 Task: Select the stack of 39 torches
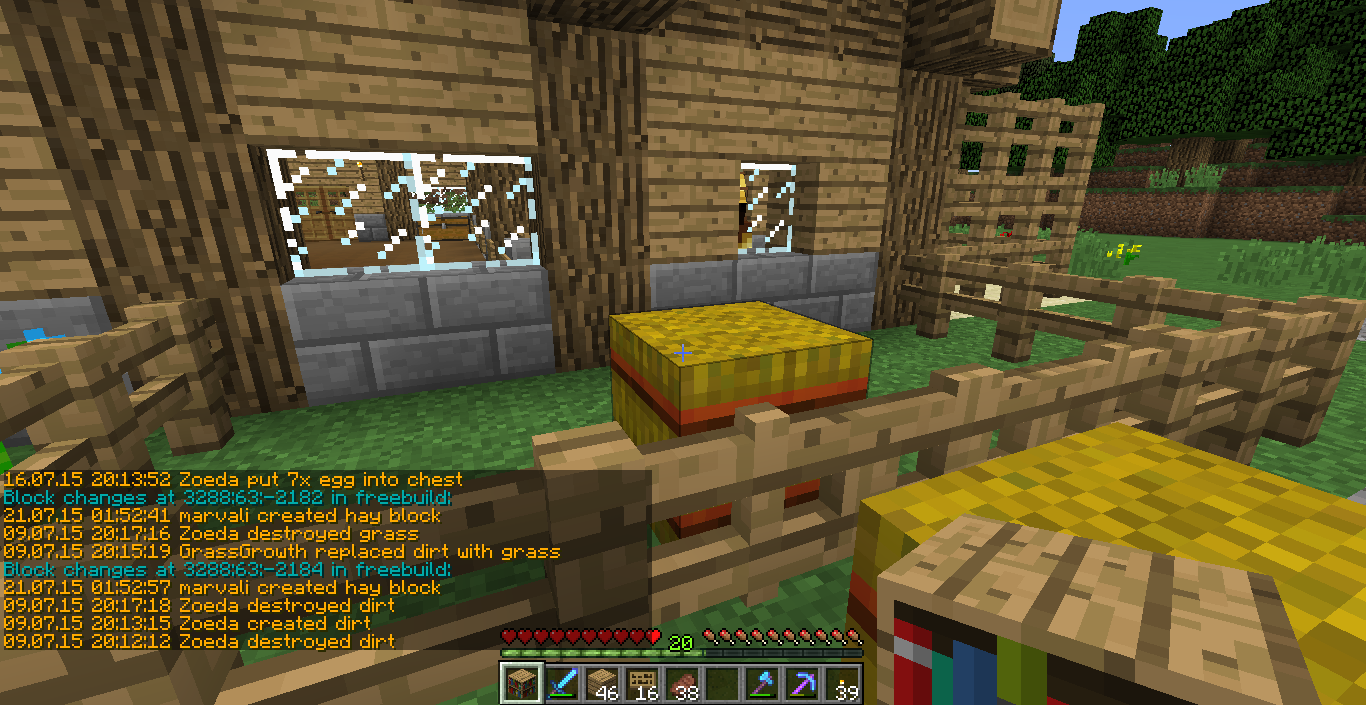point(842,682)
